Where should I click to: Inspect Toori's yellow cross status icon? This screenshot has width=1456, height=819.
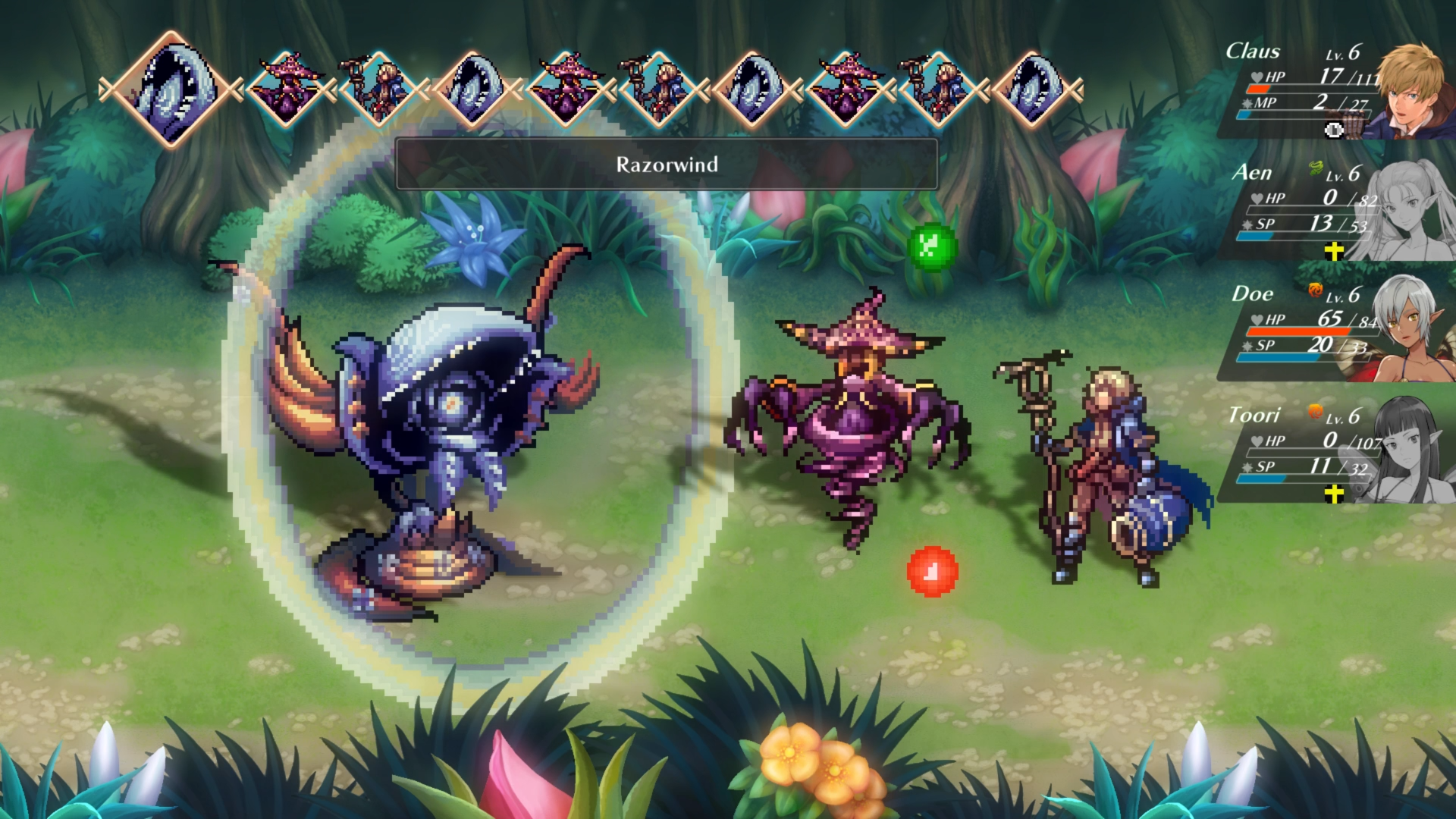pos(1334,494)
